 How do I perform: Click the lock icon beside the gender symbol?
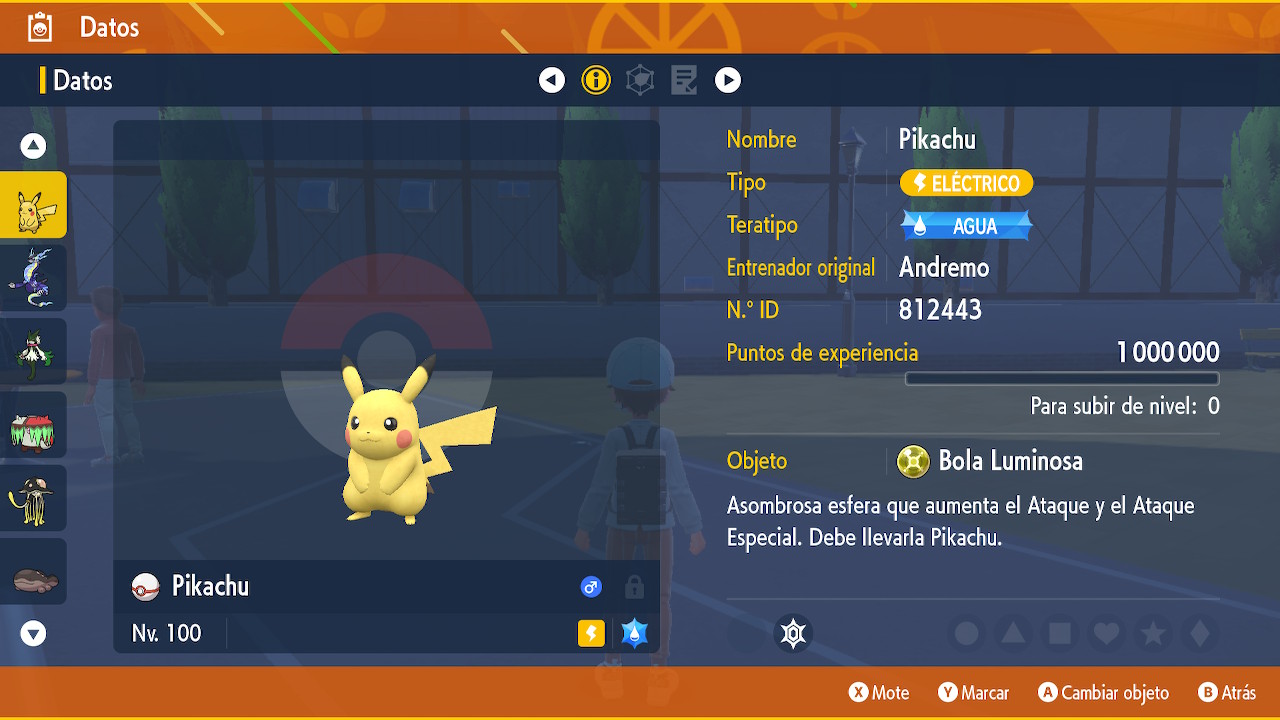point(634,587)
